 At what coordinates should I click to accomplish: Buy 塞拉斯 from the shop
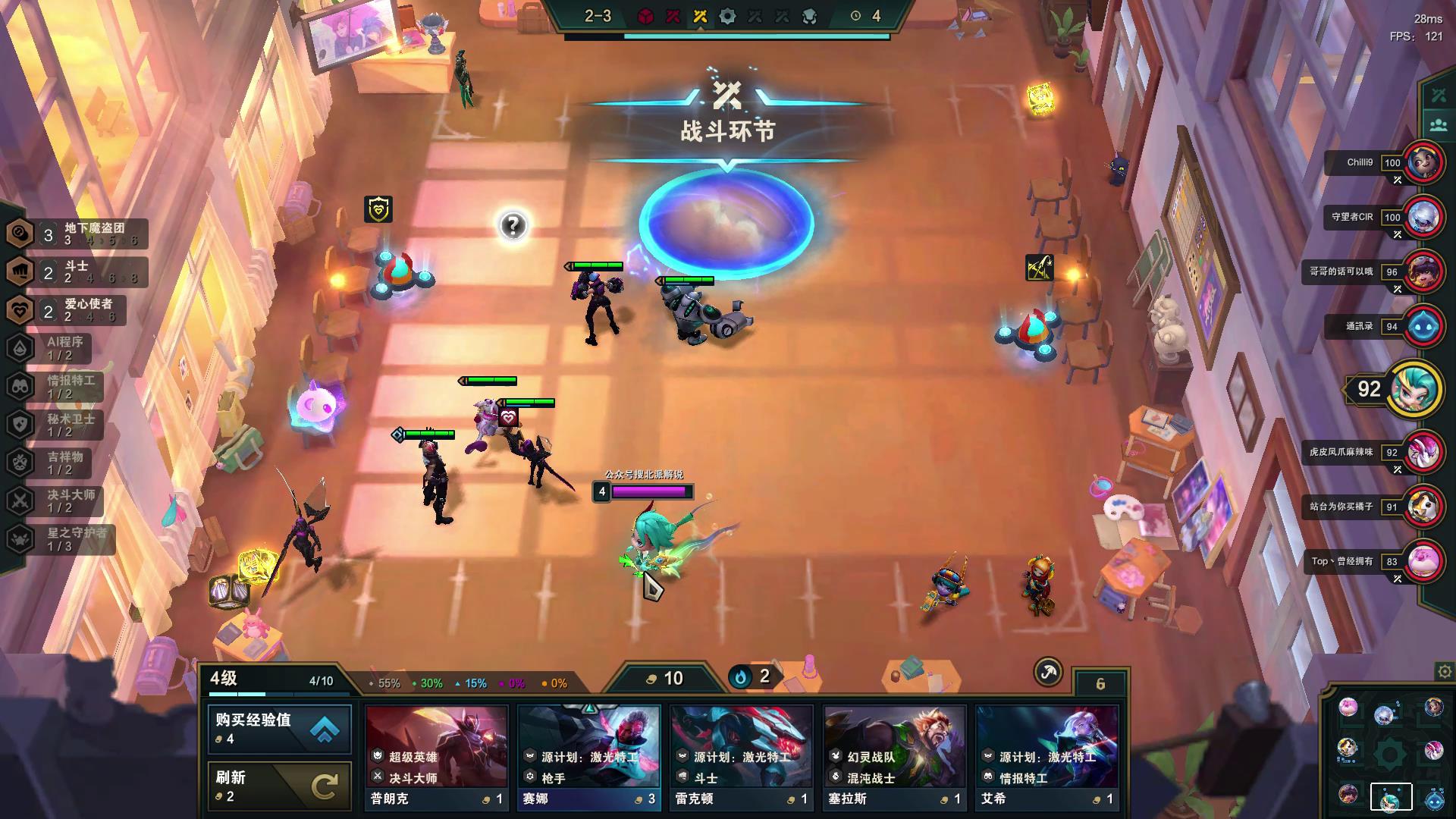point(894,756)
